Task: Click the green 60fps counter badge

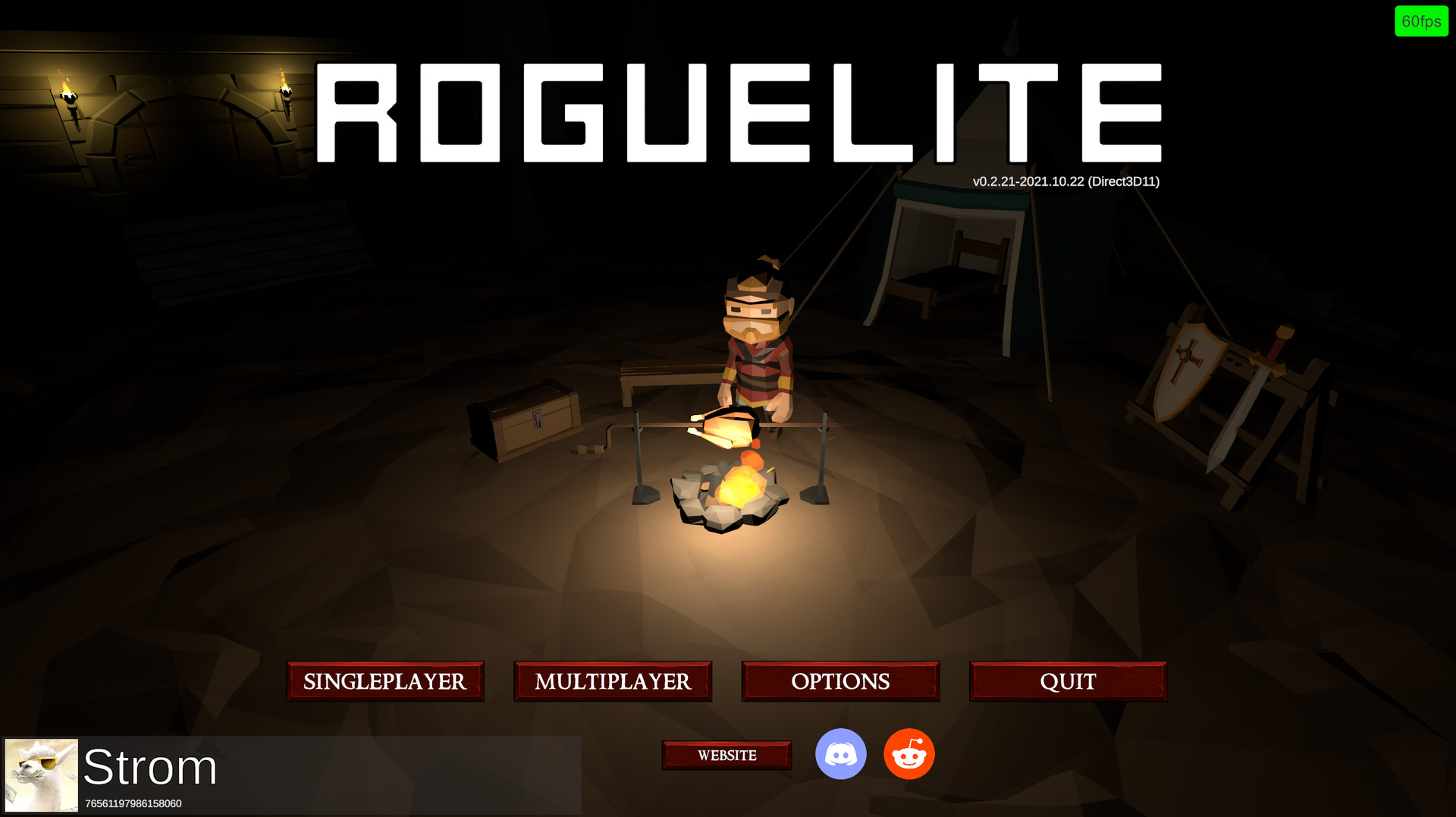Action: 1422,21
